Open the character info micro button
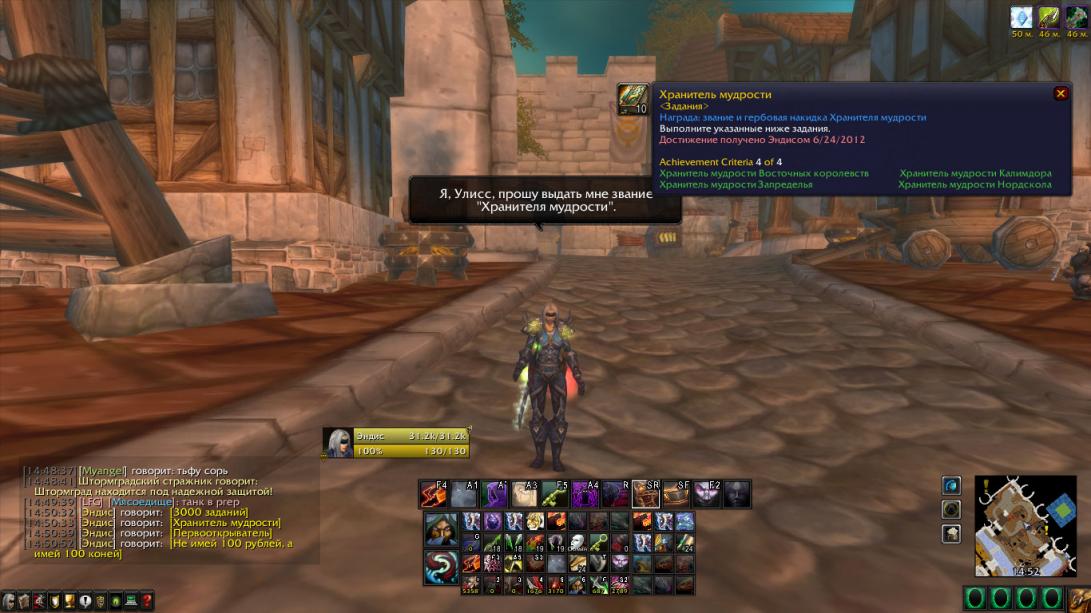 click(7, 600)
